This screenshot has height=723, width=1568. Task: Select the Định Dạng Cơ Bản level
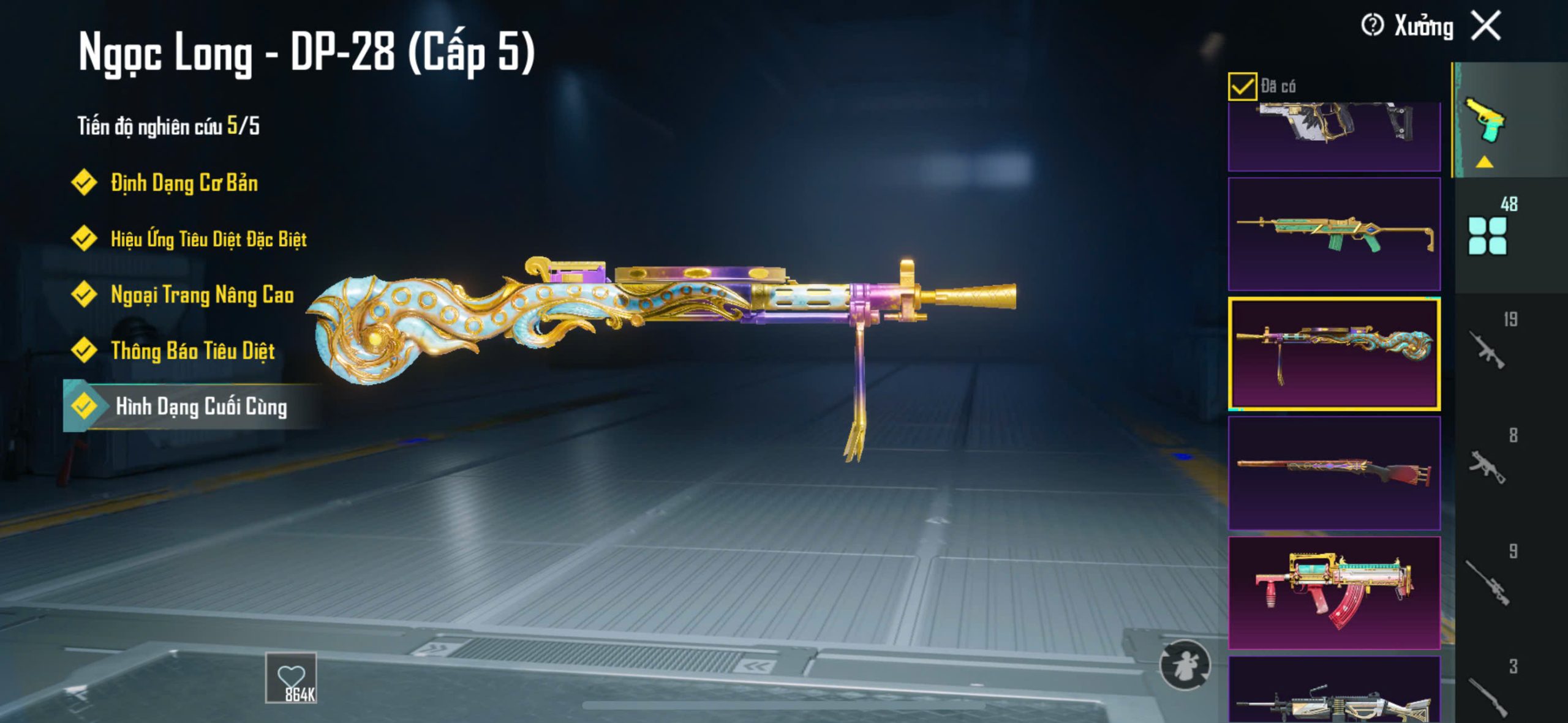(x=184, y=183)
